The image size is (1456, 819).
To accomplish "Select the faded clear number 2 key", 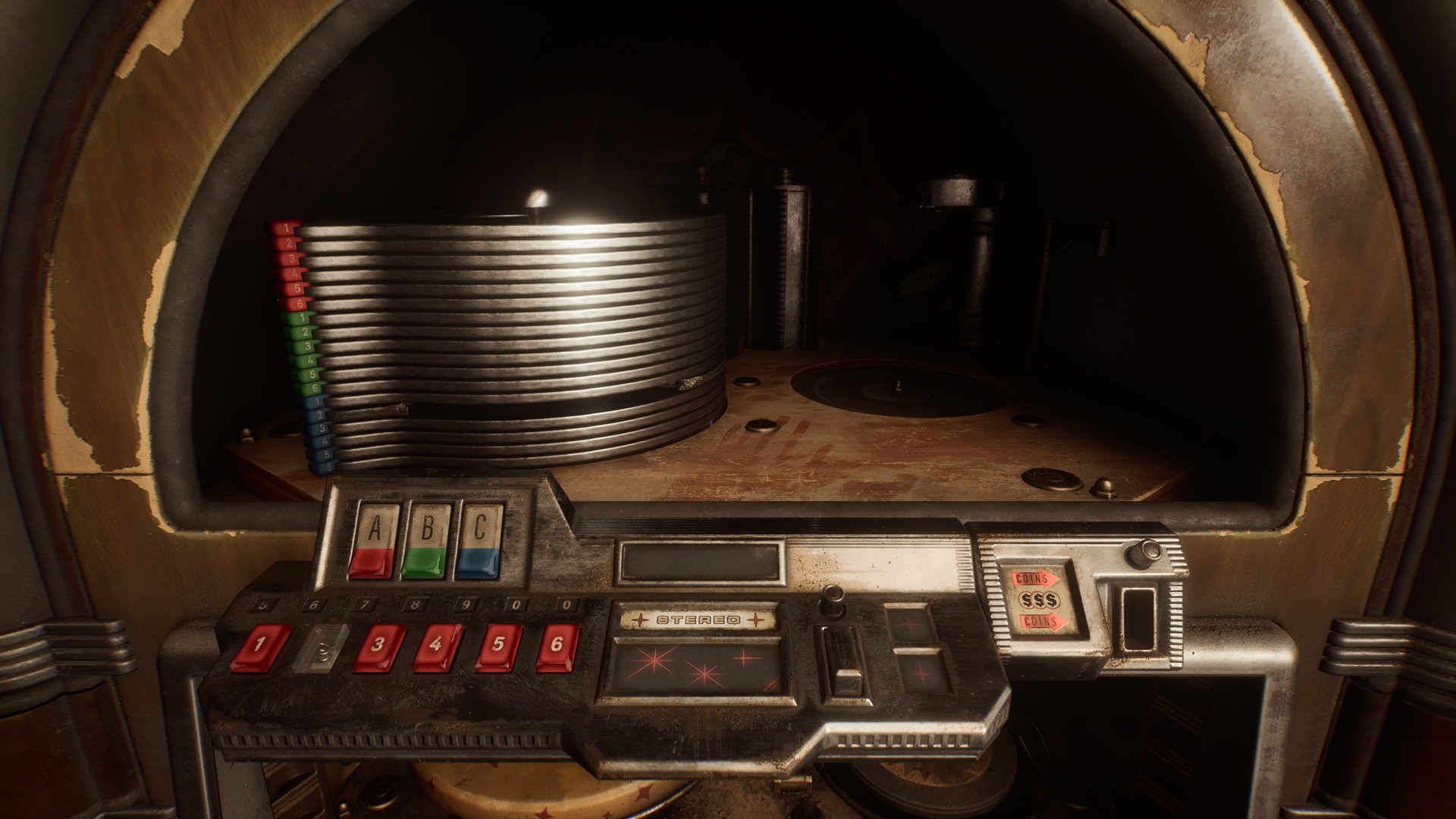I will tap(321, 648).
